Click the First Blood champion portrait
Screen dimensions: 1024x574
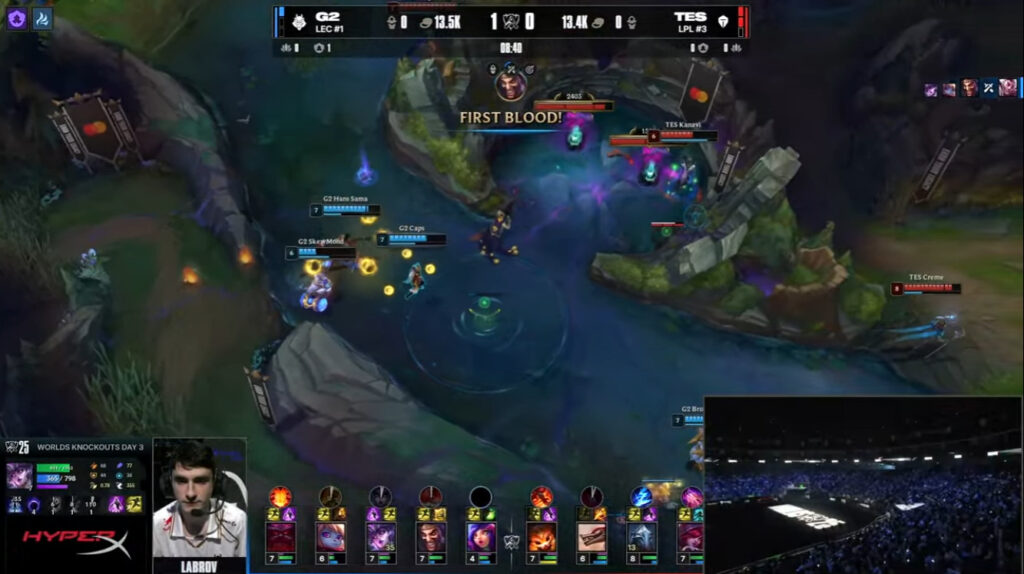coord(511,84)
